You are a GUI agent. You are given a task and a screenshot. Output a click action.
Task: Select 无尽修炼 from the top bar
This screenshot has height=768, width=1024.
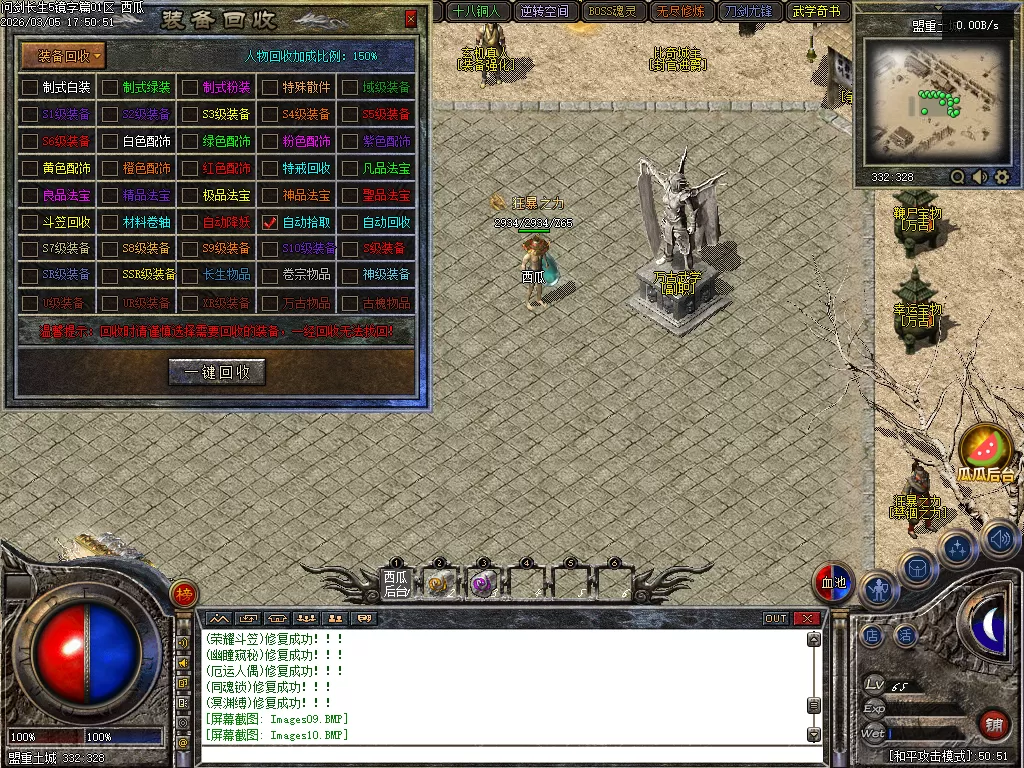680,12
